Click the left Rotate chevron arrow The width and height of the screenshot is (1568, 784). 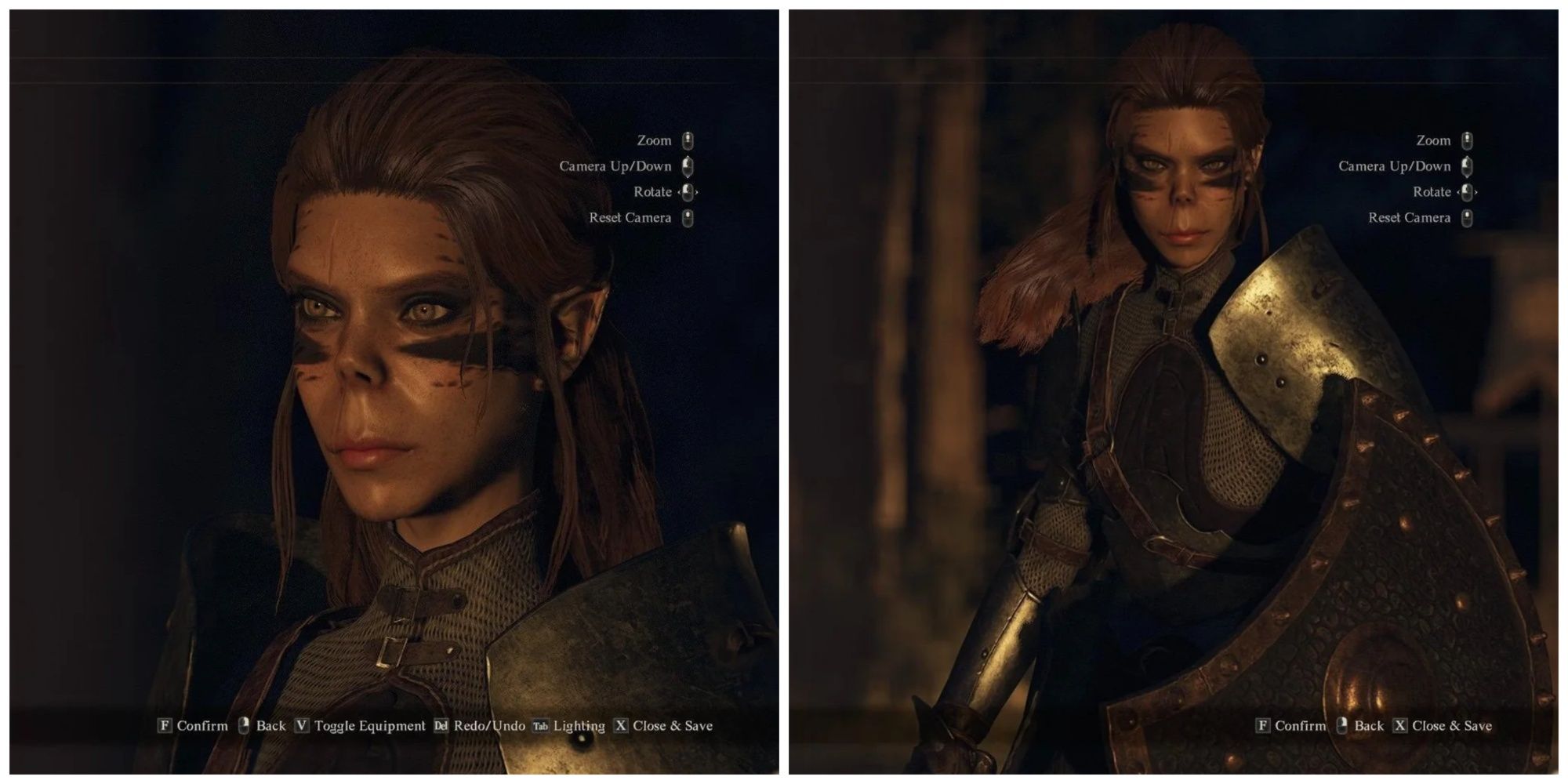[681, 192]
